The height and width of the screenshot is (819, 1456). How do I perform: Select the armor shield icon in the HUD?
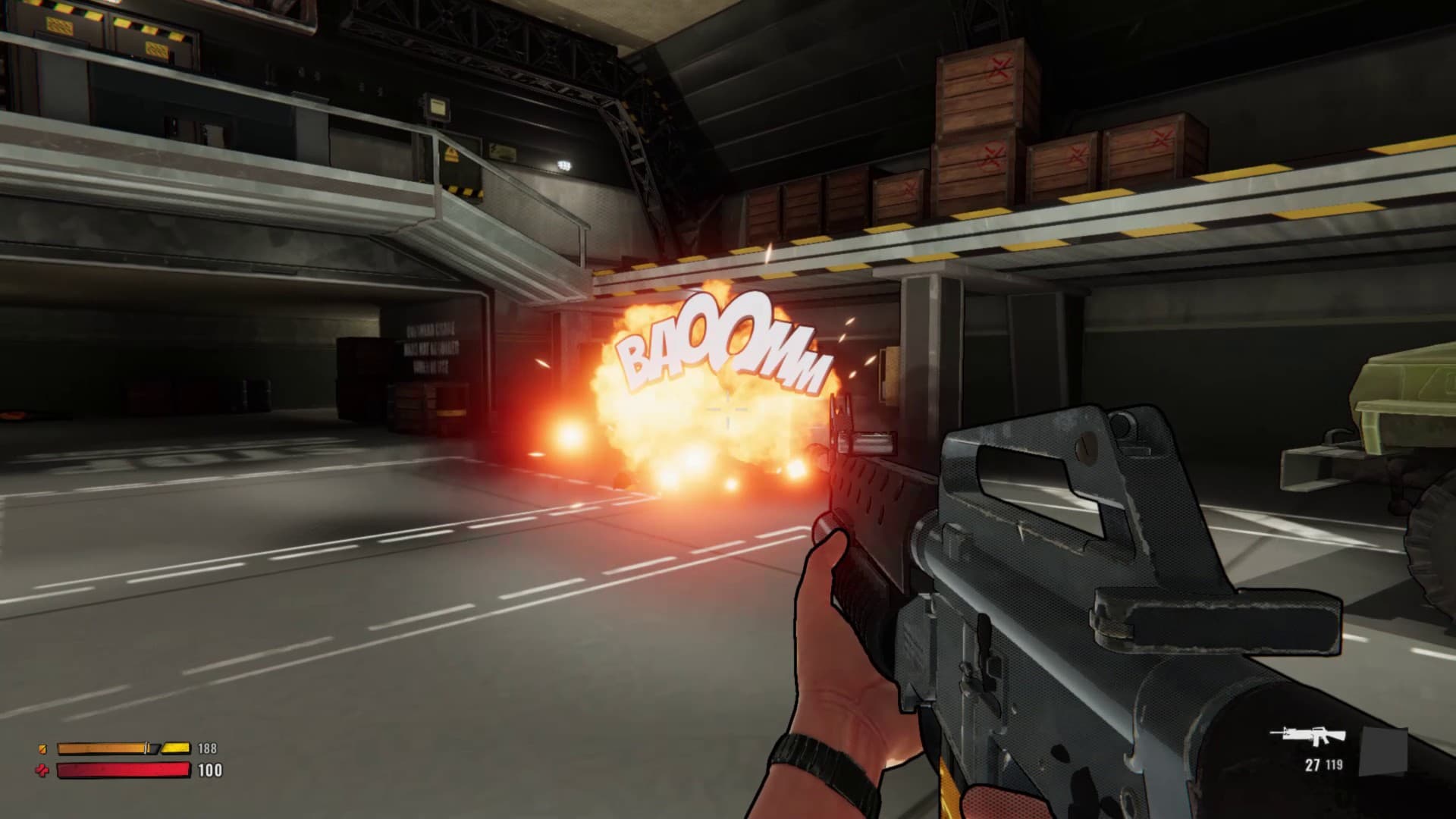[42, 748]
